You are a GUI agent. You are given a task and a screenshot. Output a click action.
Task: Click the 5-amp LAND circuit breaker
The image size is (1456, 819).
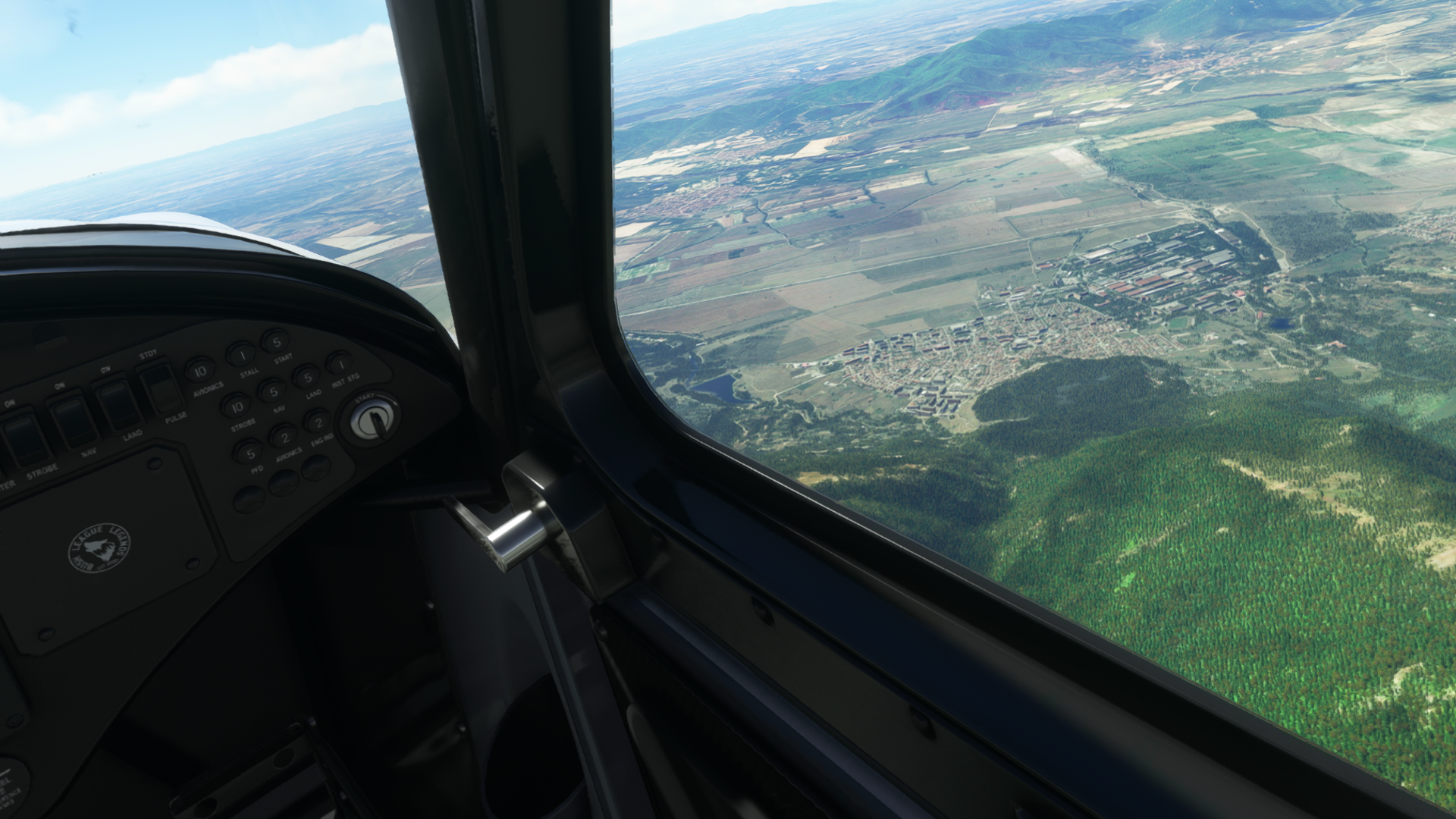[x=306, y=377]
